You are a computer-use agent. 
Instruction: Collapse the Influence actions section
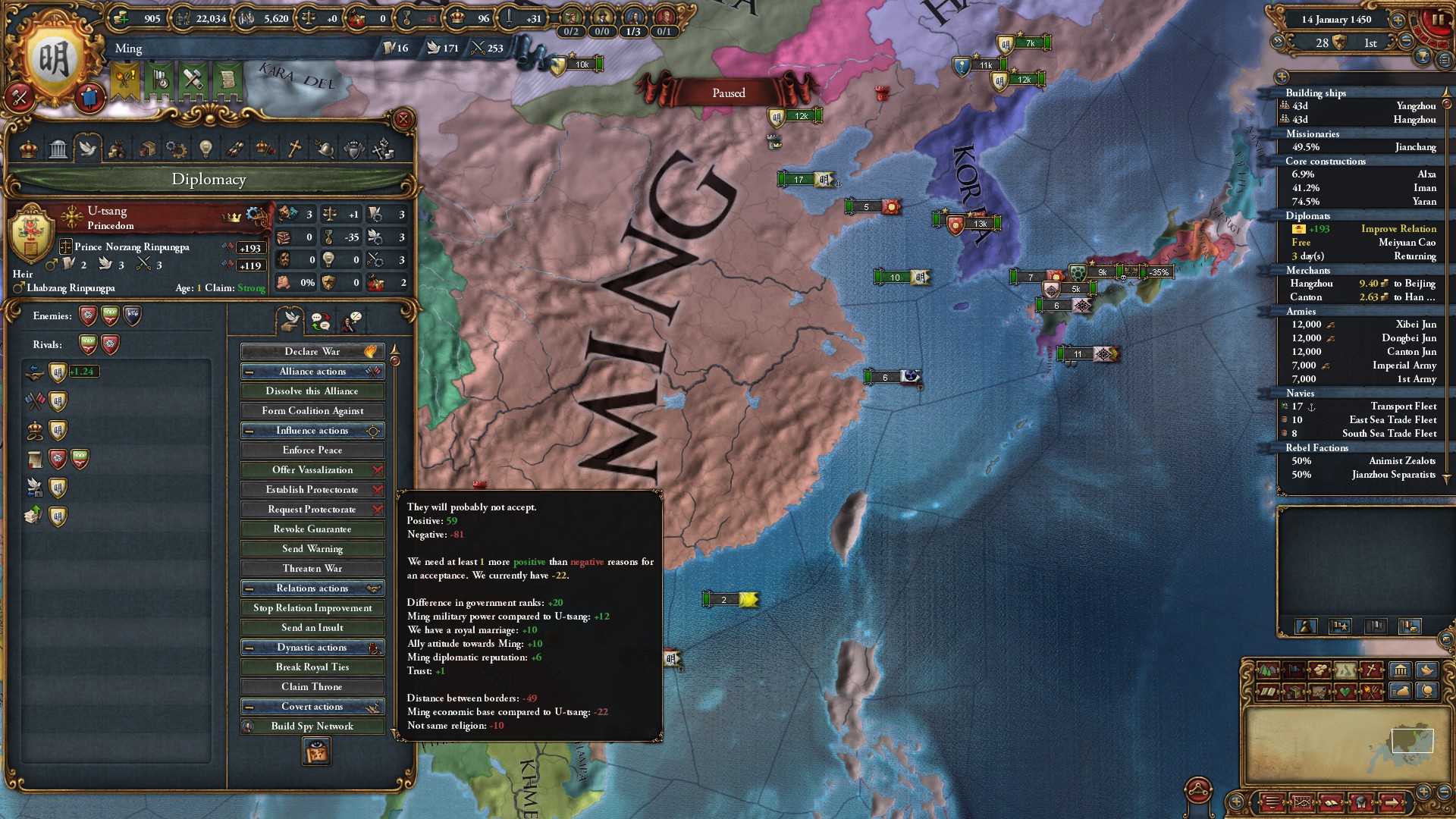250,430
